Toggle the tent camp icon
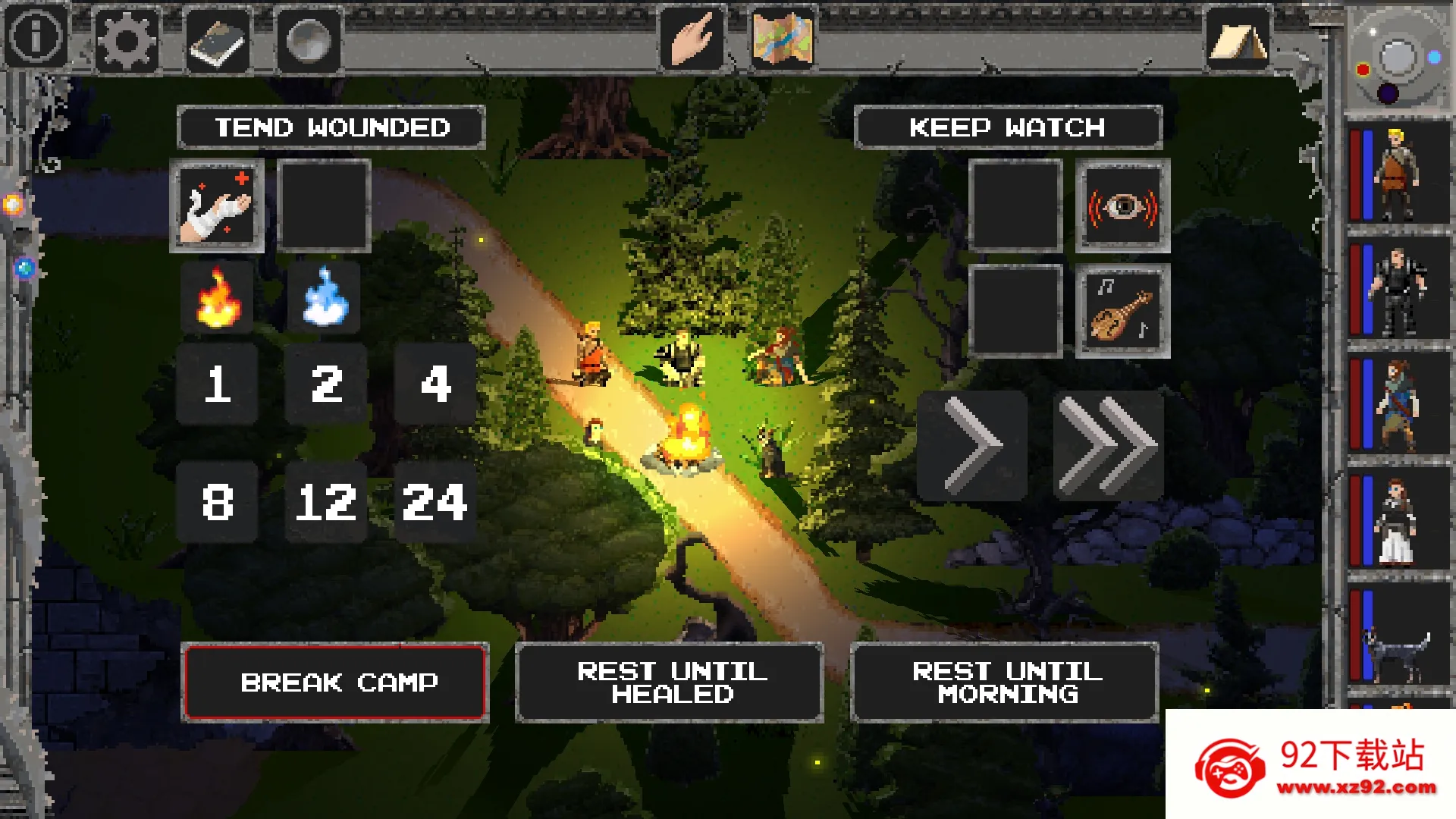 tap(1238, 40)
